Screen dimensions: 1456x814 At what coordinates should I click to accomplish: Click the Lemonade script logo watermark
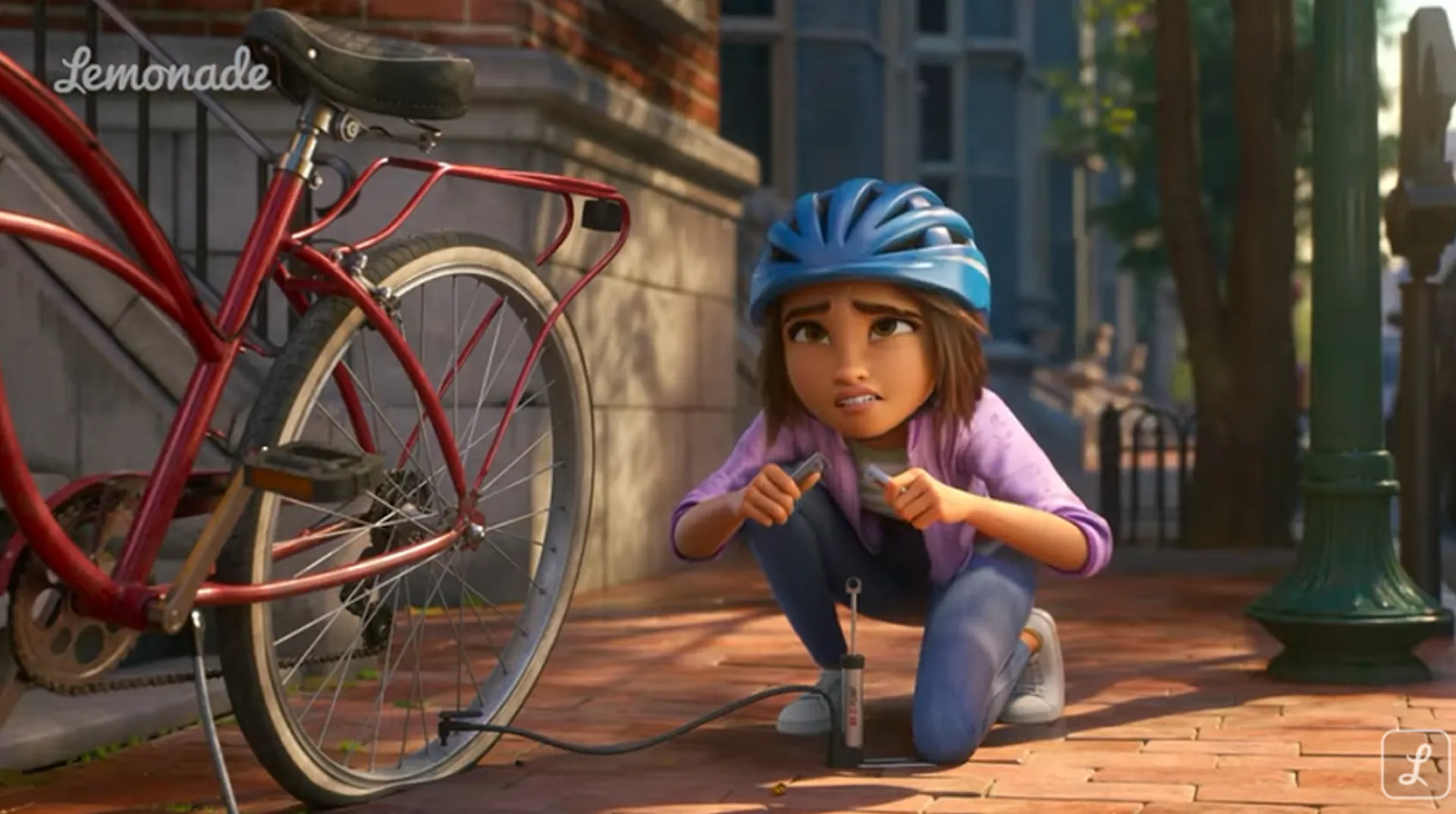(x=162, y=73)
